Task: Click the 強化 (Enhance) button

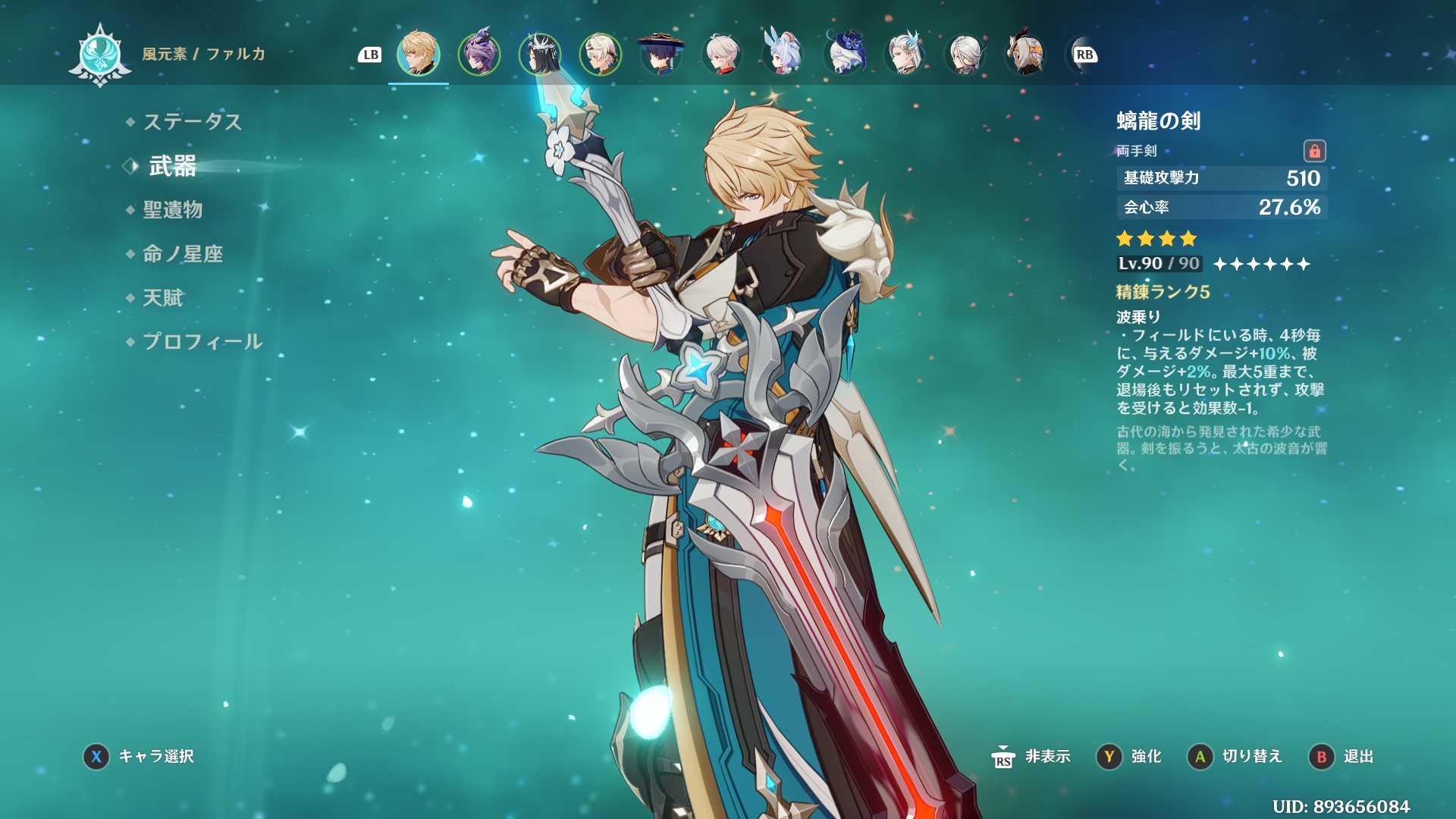Action: pyautogui.click(x=1129, y=756)
